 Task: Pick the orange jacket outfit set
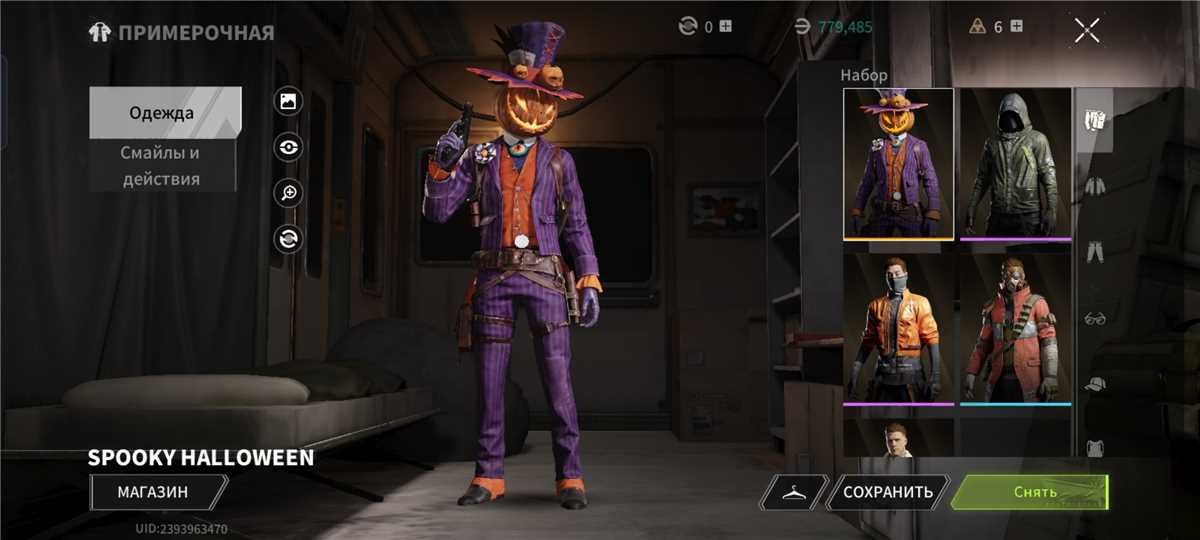[898, 328]
